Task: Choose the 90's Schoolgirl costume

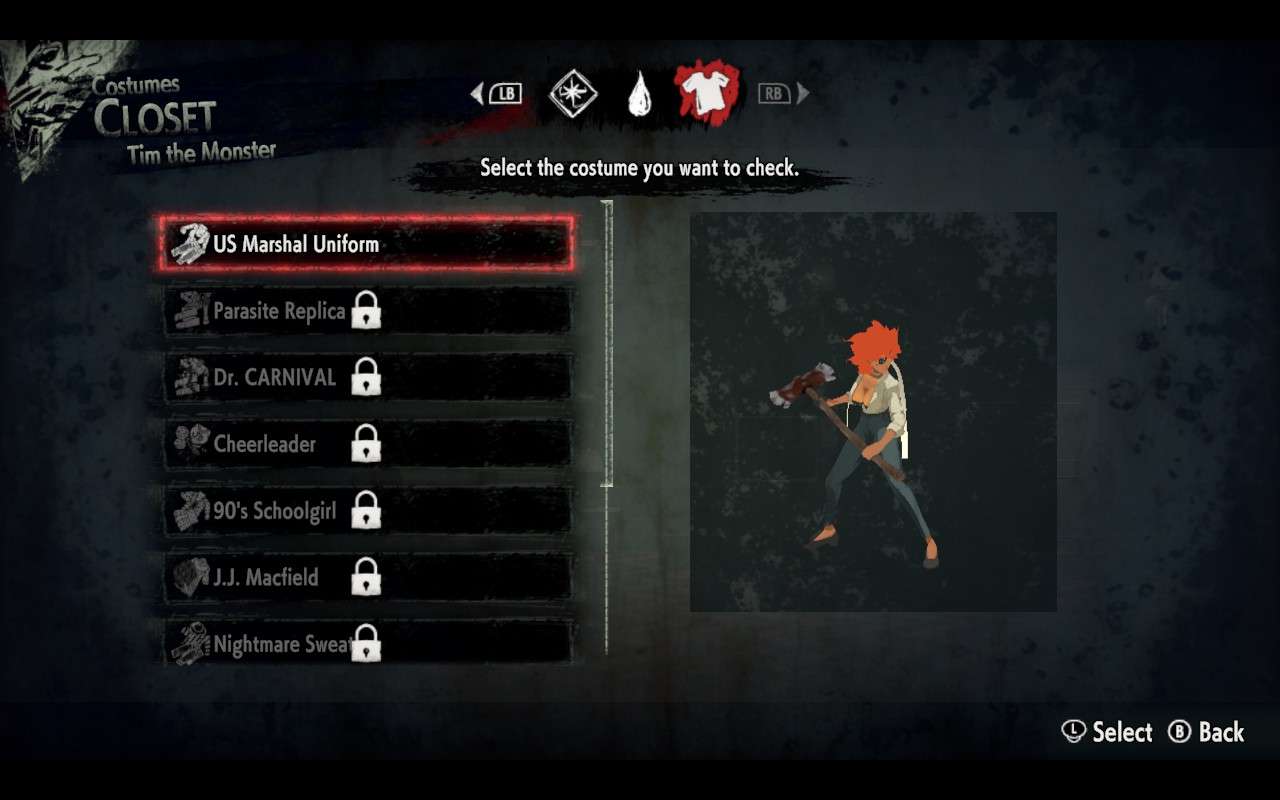Action: tap(366, 511)
